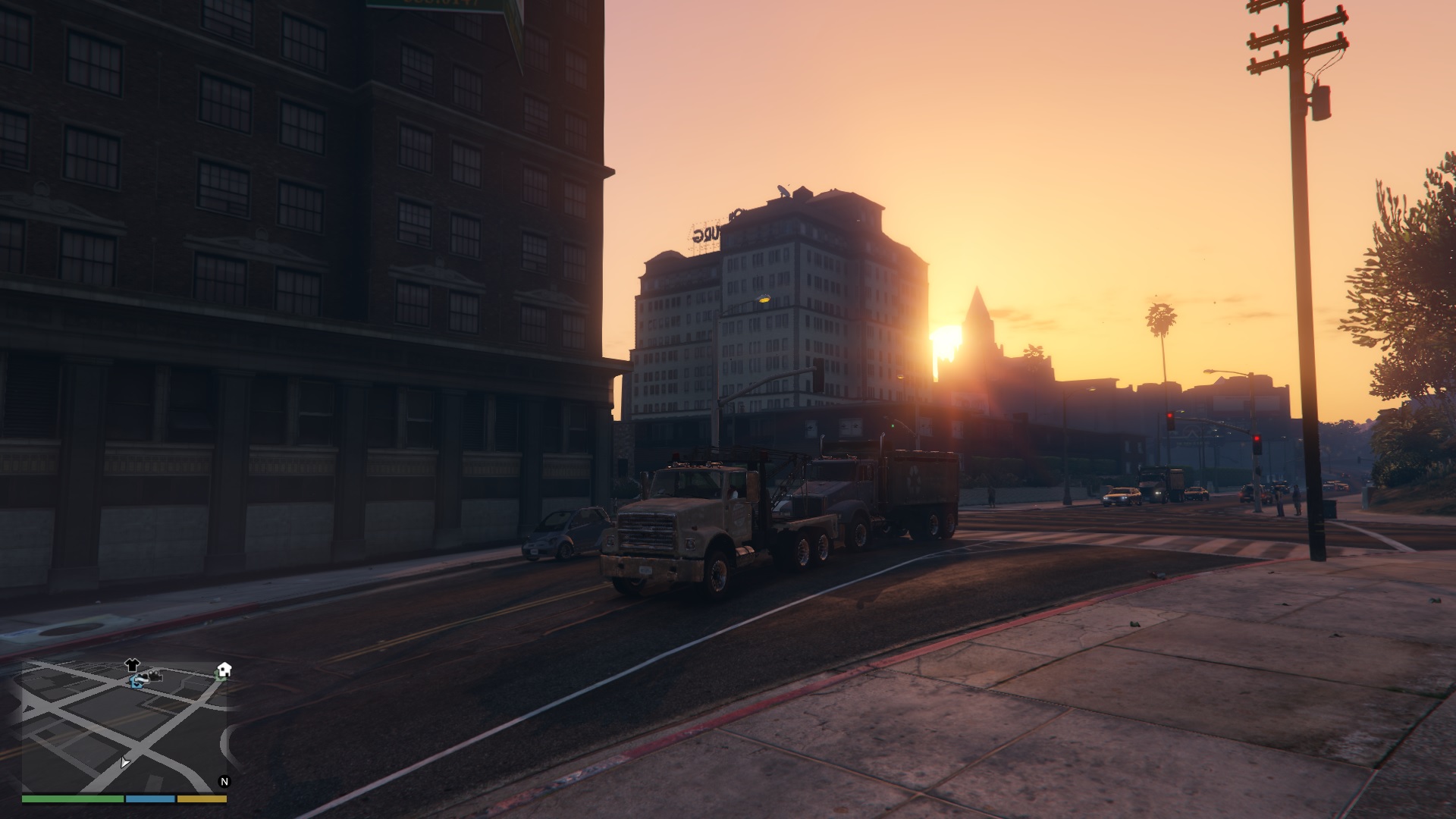This screenshot has height=819, width=1456.
Task: Click the street intersection on the minimap
Action: [x=137, y=745]
